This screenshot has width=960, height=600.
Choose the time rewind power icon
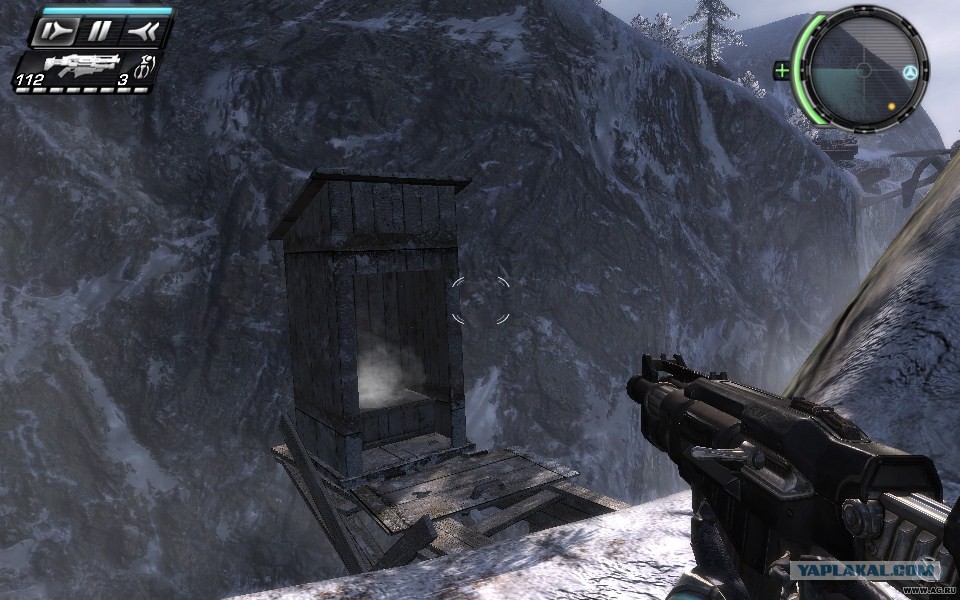coord(140,32)
